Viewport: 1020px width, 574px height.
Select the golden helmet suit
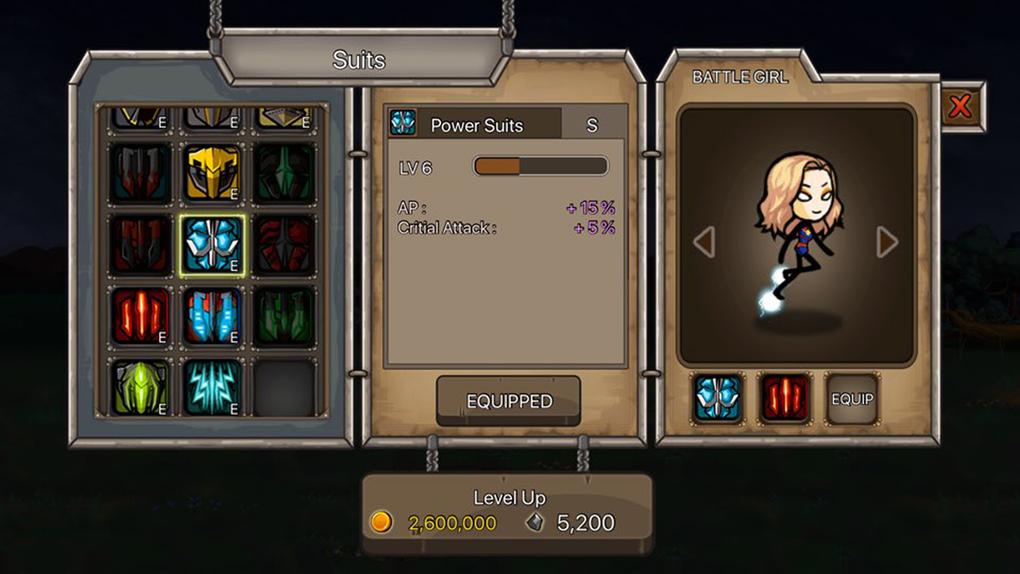(x=212, y=173)
